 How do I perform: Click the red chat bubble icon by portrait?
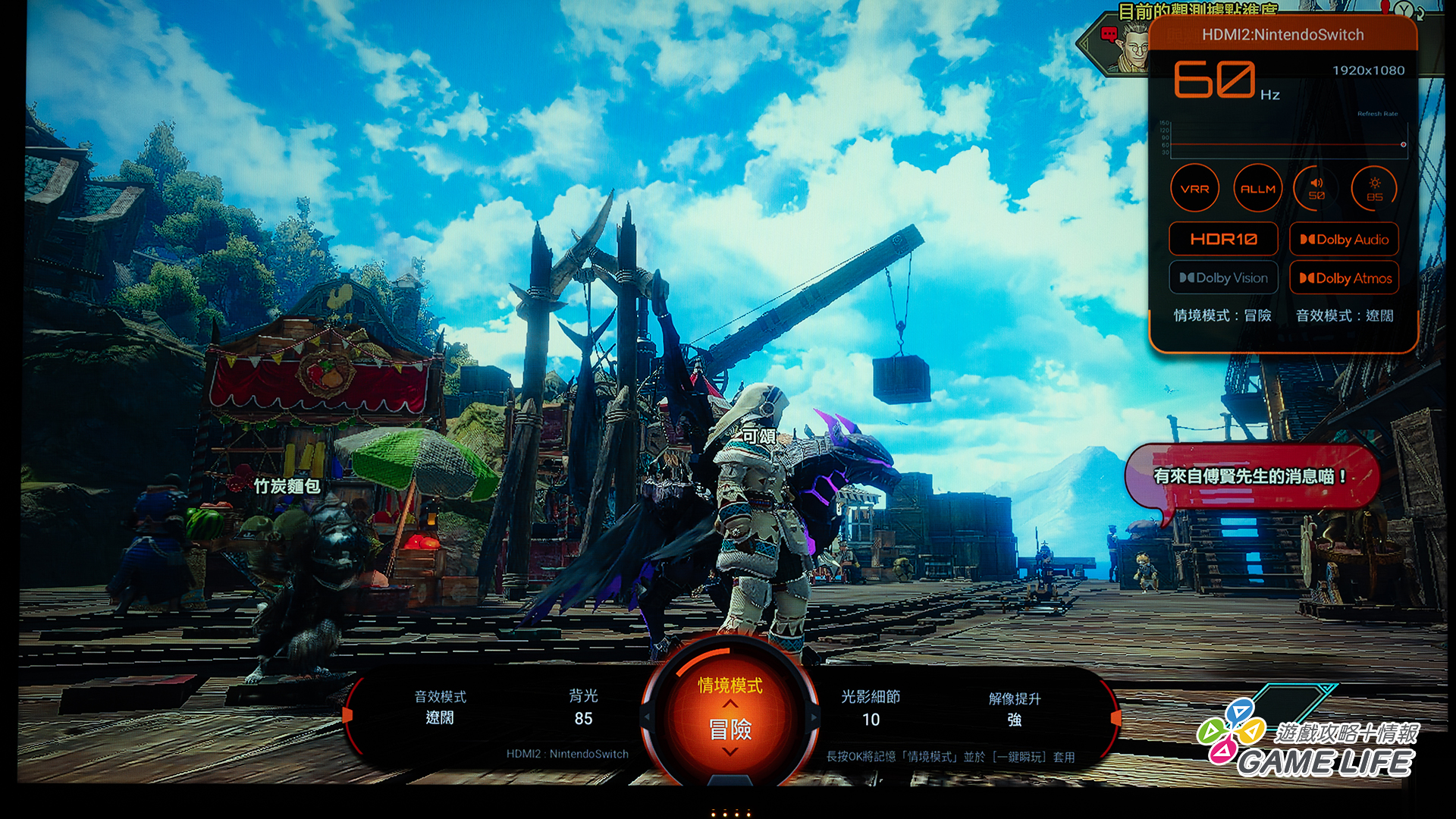[1109, 34]
